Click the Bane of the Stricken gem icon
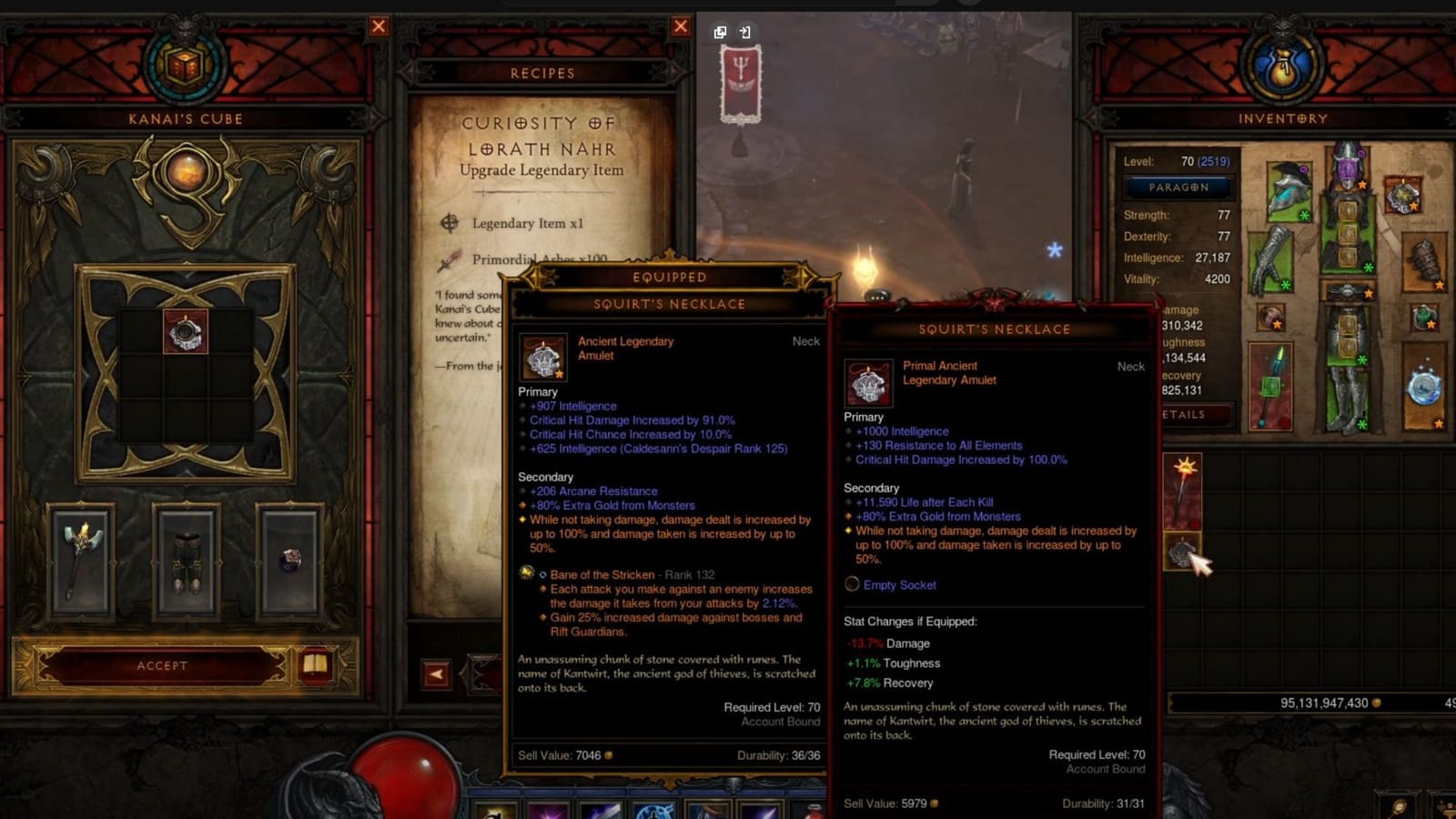Viewport: 1456px width, 819px height. coord(526,572)
